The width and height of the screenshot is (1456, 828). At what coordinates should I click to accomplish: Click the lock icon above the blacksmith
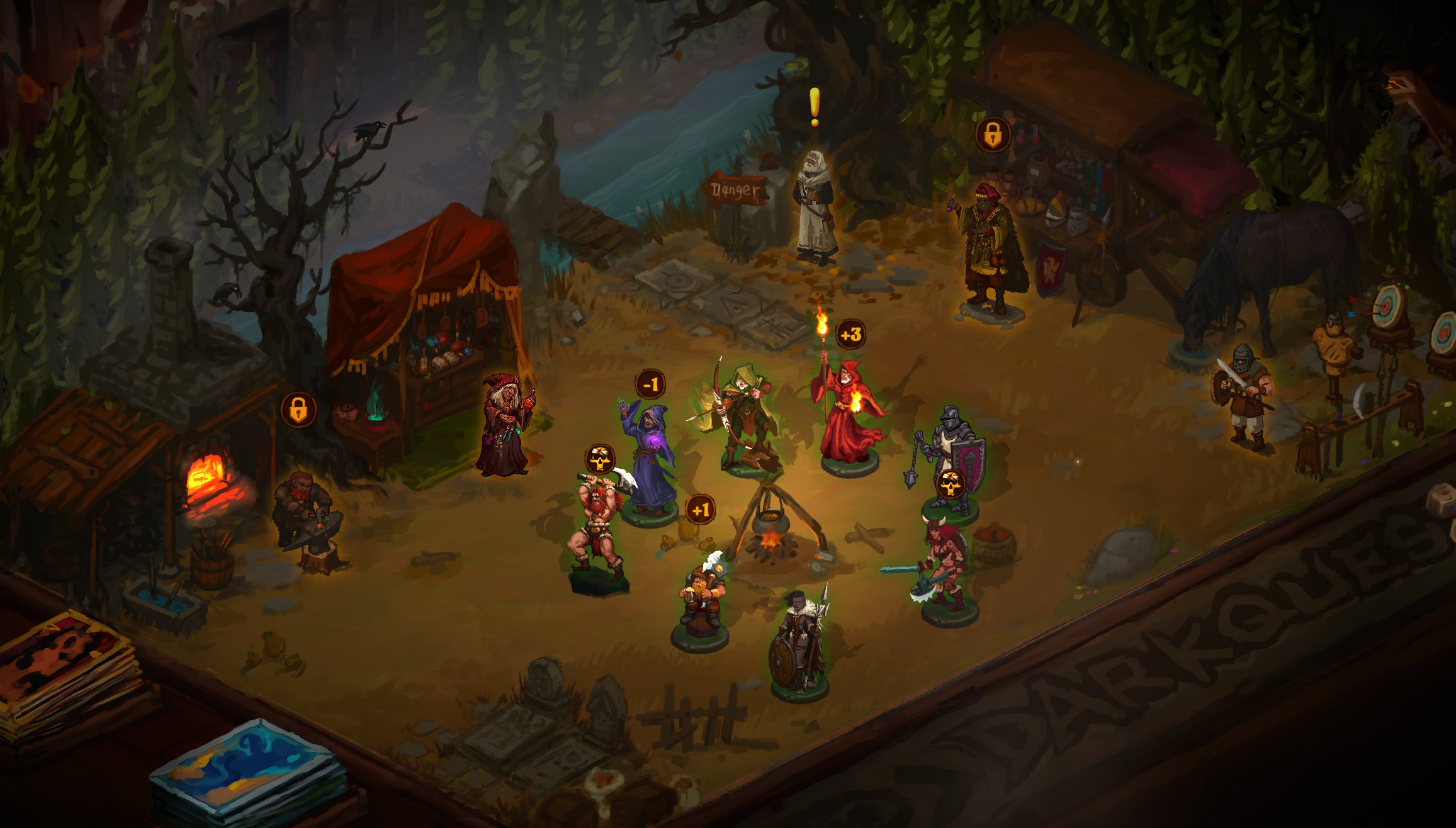[x=298, y=410]
